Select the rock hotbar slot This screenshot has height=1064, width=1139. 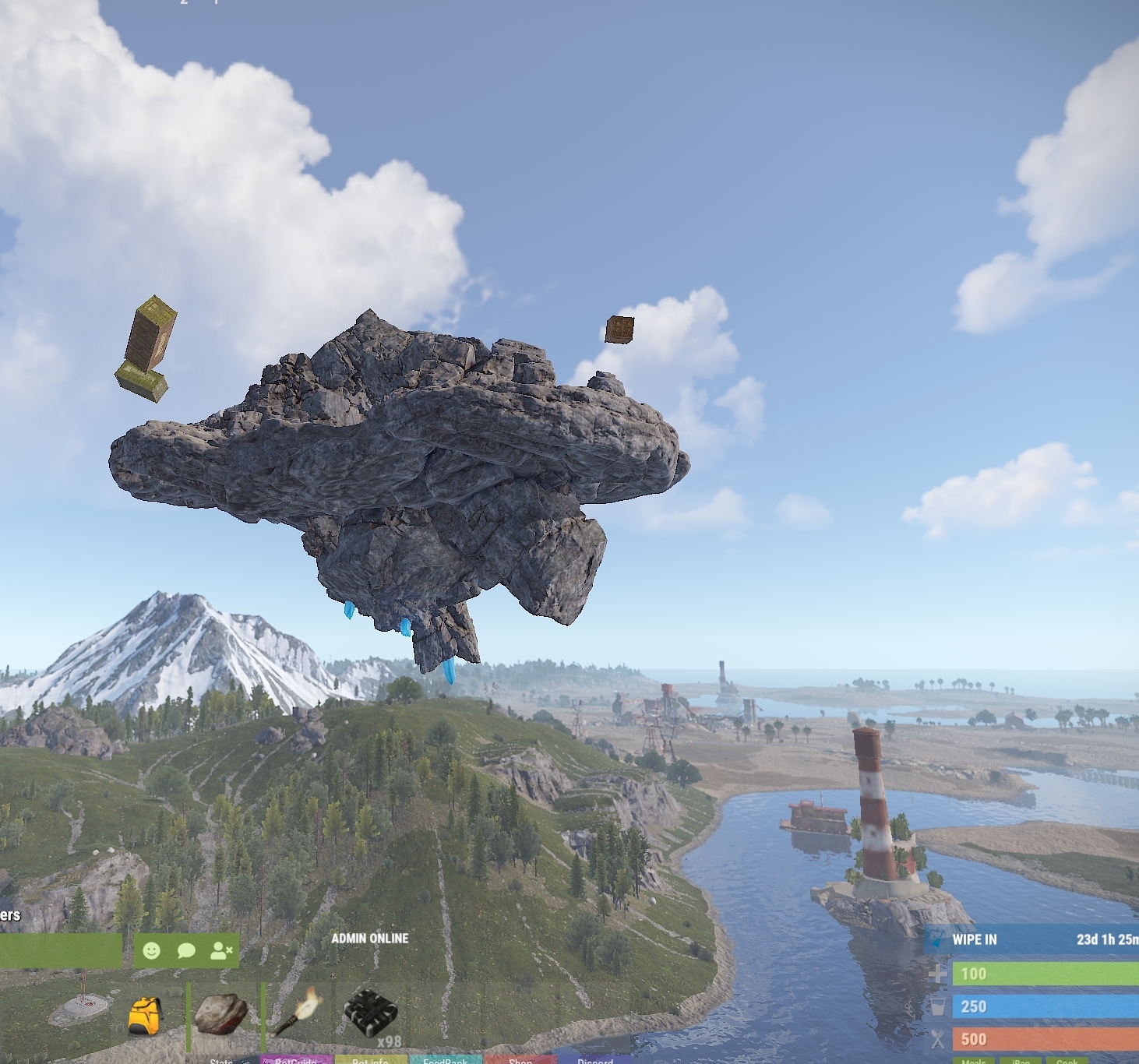coord(220,1013)
